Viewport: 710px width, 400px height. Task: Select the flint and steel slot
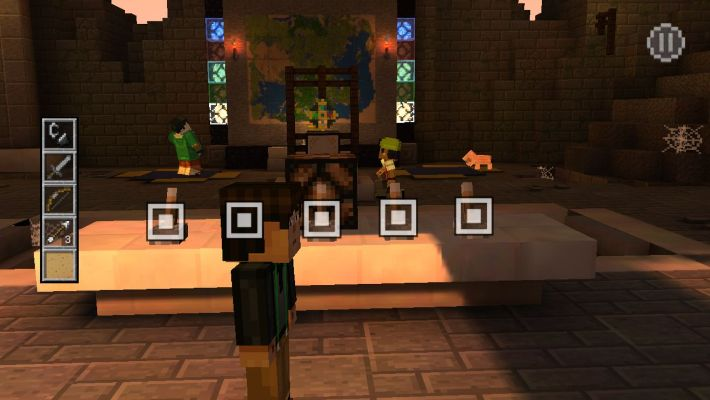(x=59, y=134)
